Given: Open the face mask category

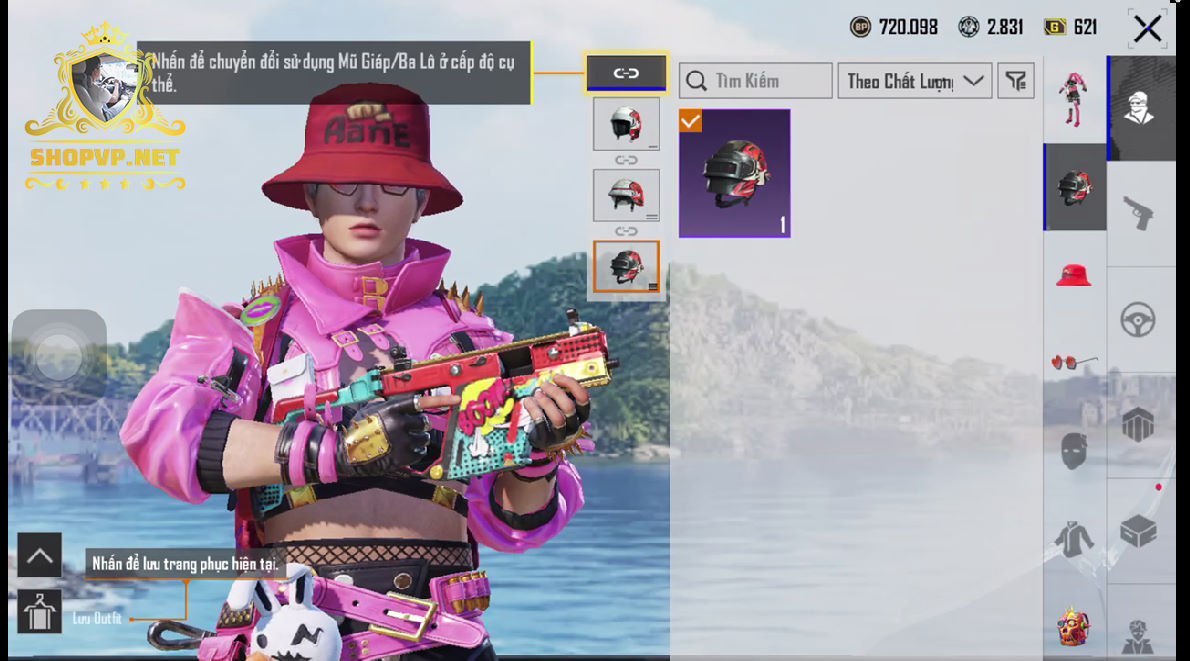Looking at the screenshot, I should pos(1074,450).
